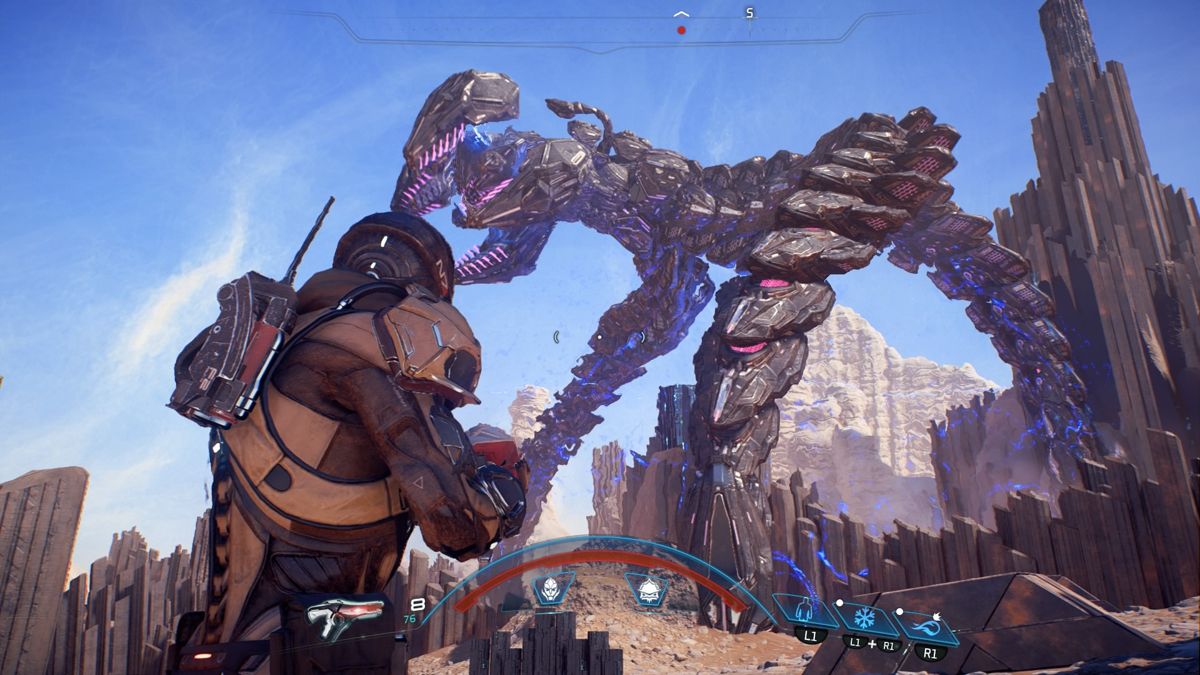Click the compass bar at the top
The image size is (1200, 675).
point(600,30)
